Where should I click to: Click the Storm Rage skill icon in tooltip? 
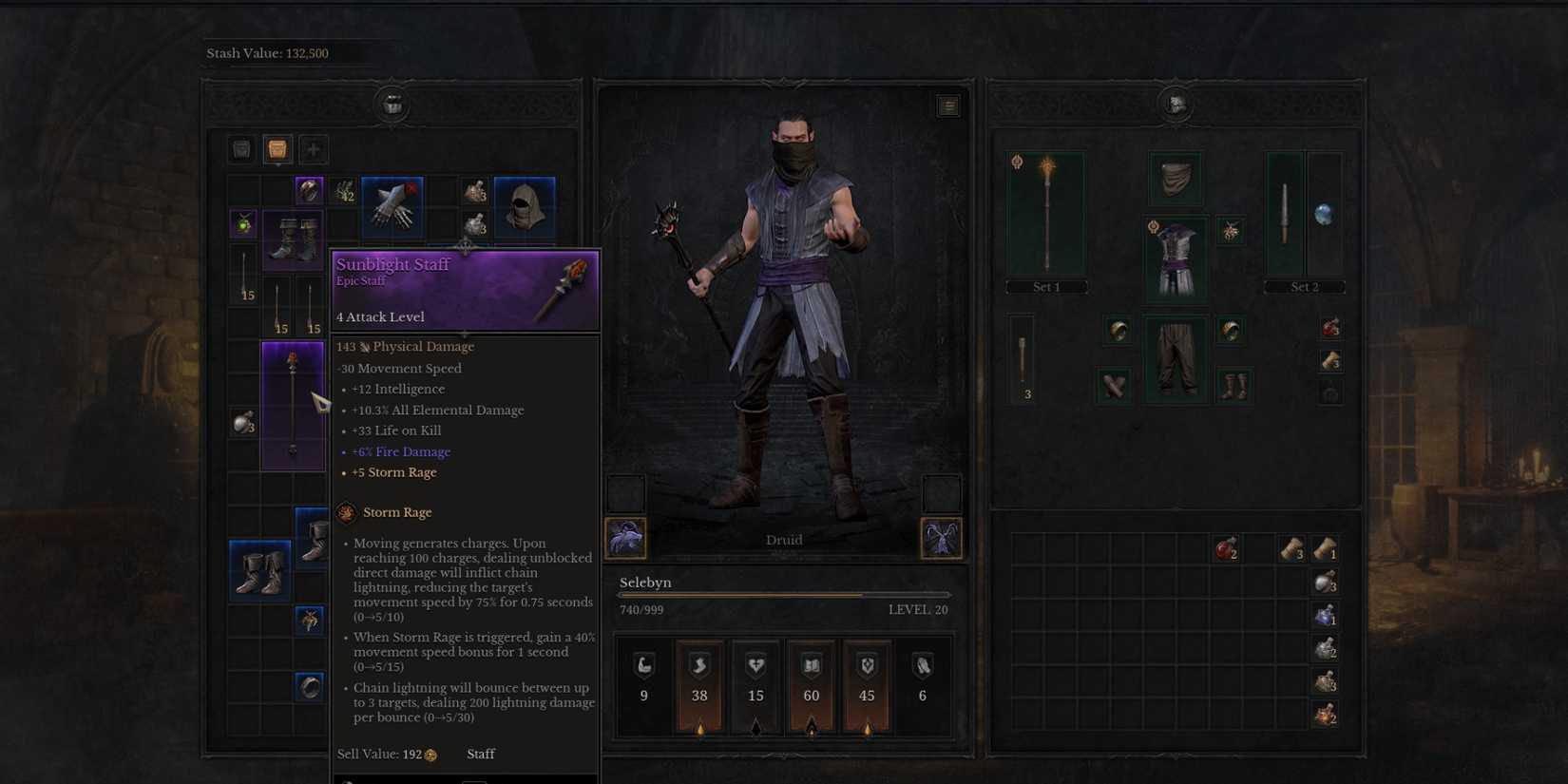tap(344, 512)
